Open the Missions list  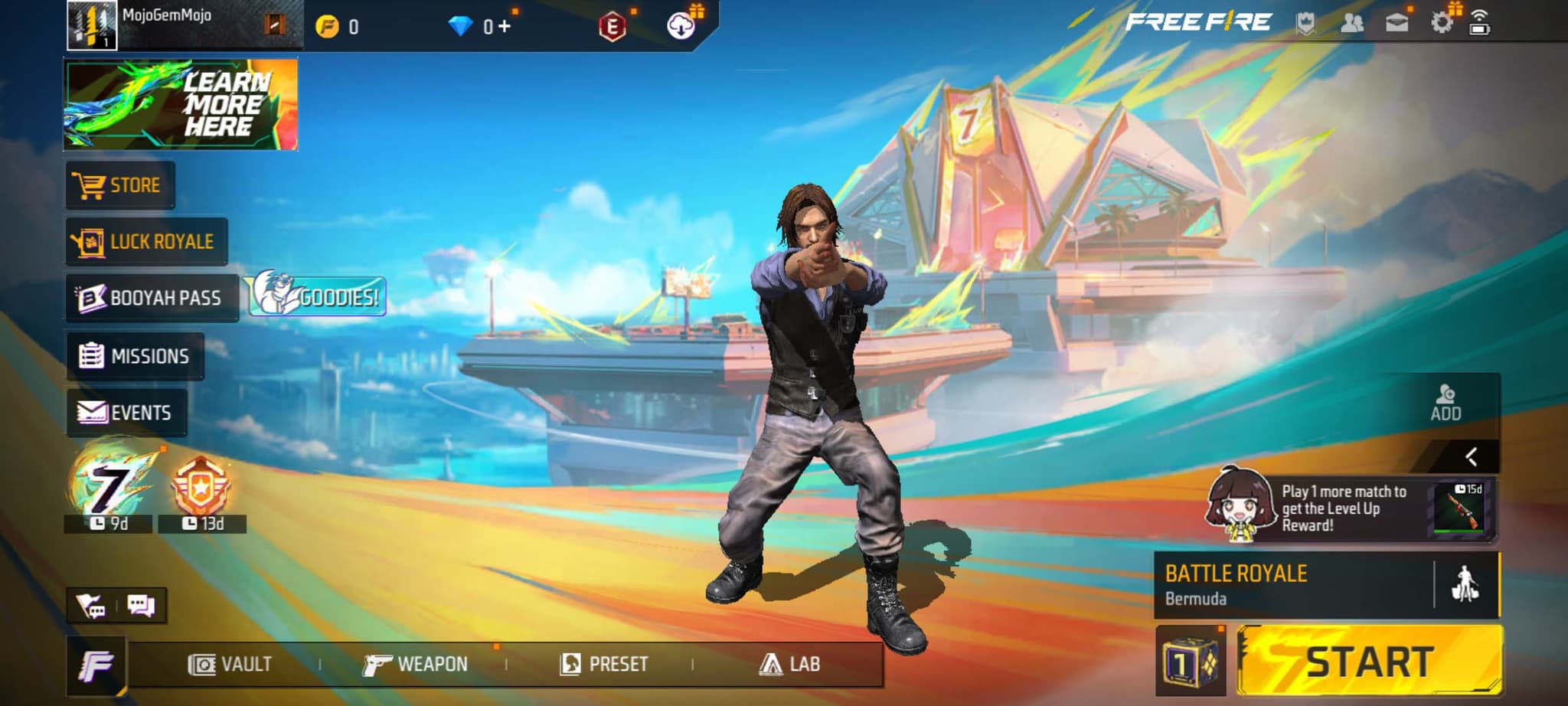click(135, 356)
